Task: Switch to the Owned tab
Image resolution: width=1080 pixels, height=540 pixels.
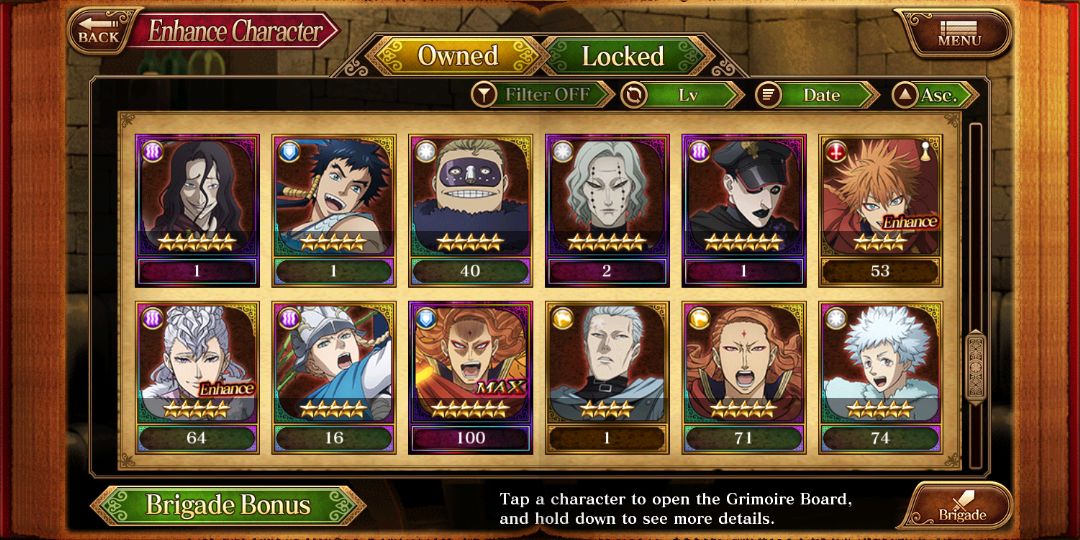Action: pos(457,56)
